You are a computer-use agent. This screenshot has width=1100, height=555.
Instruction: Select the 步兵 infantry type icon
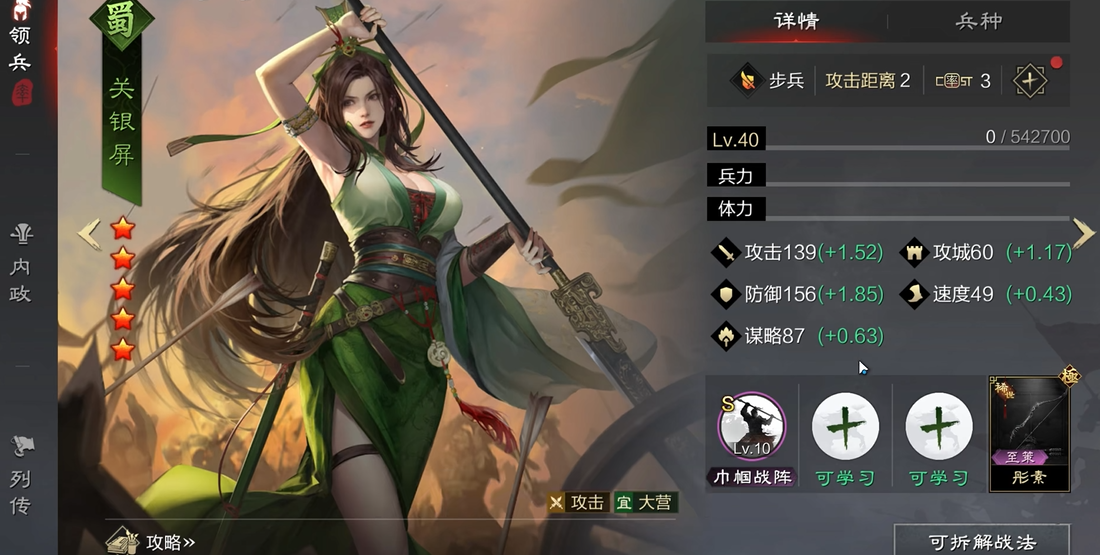(x=746, y=80)
